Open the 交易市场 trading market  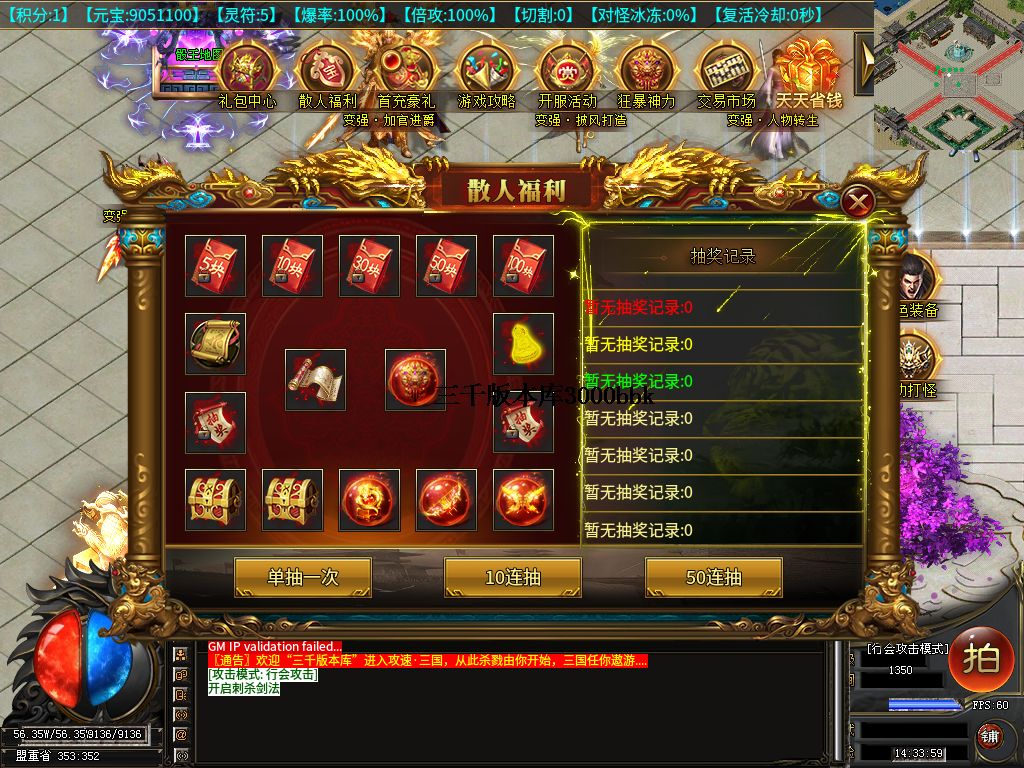[x=726, y=69]
